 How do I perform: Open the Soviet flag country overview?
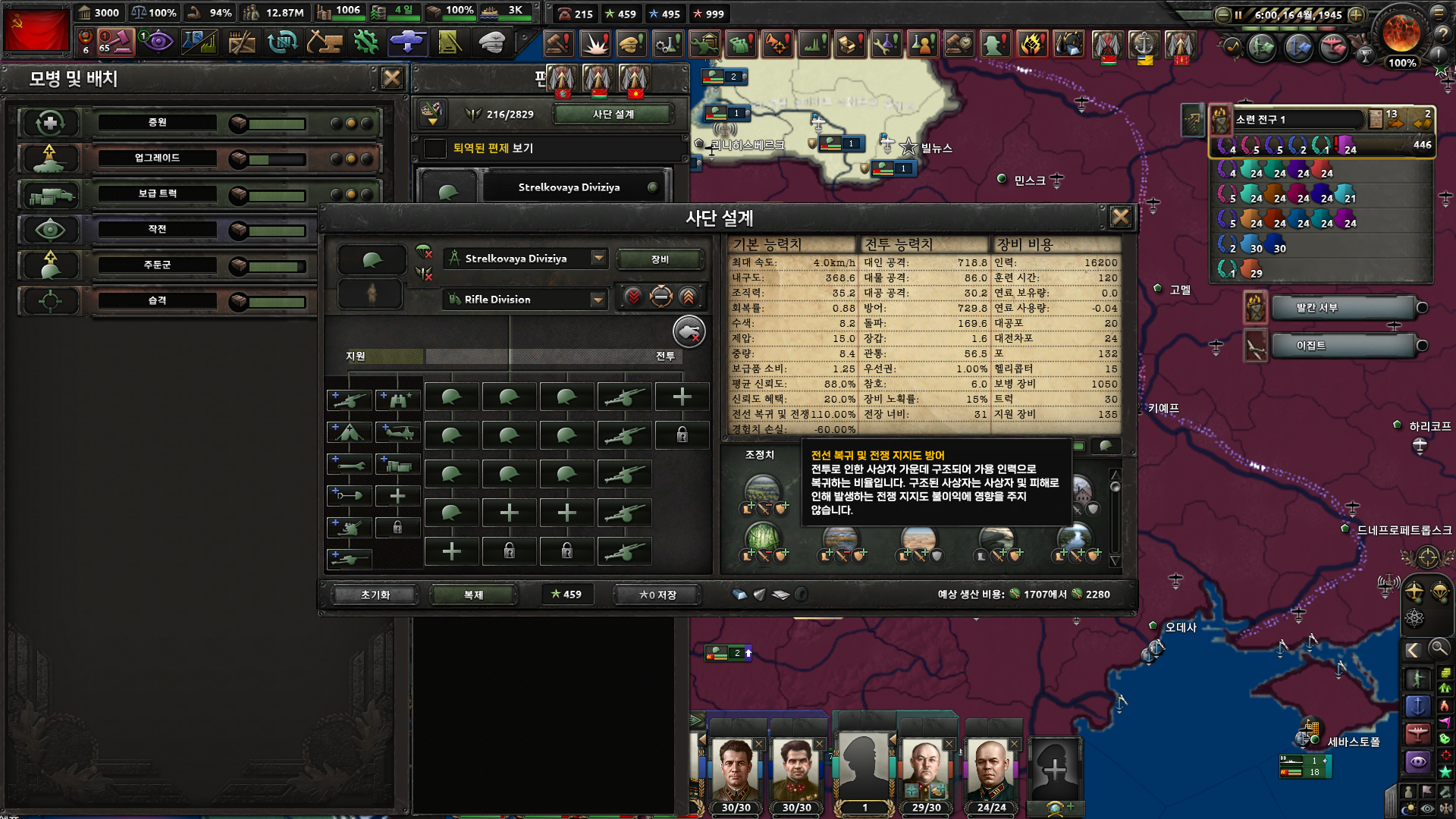coord(36,29)
